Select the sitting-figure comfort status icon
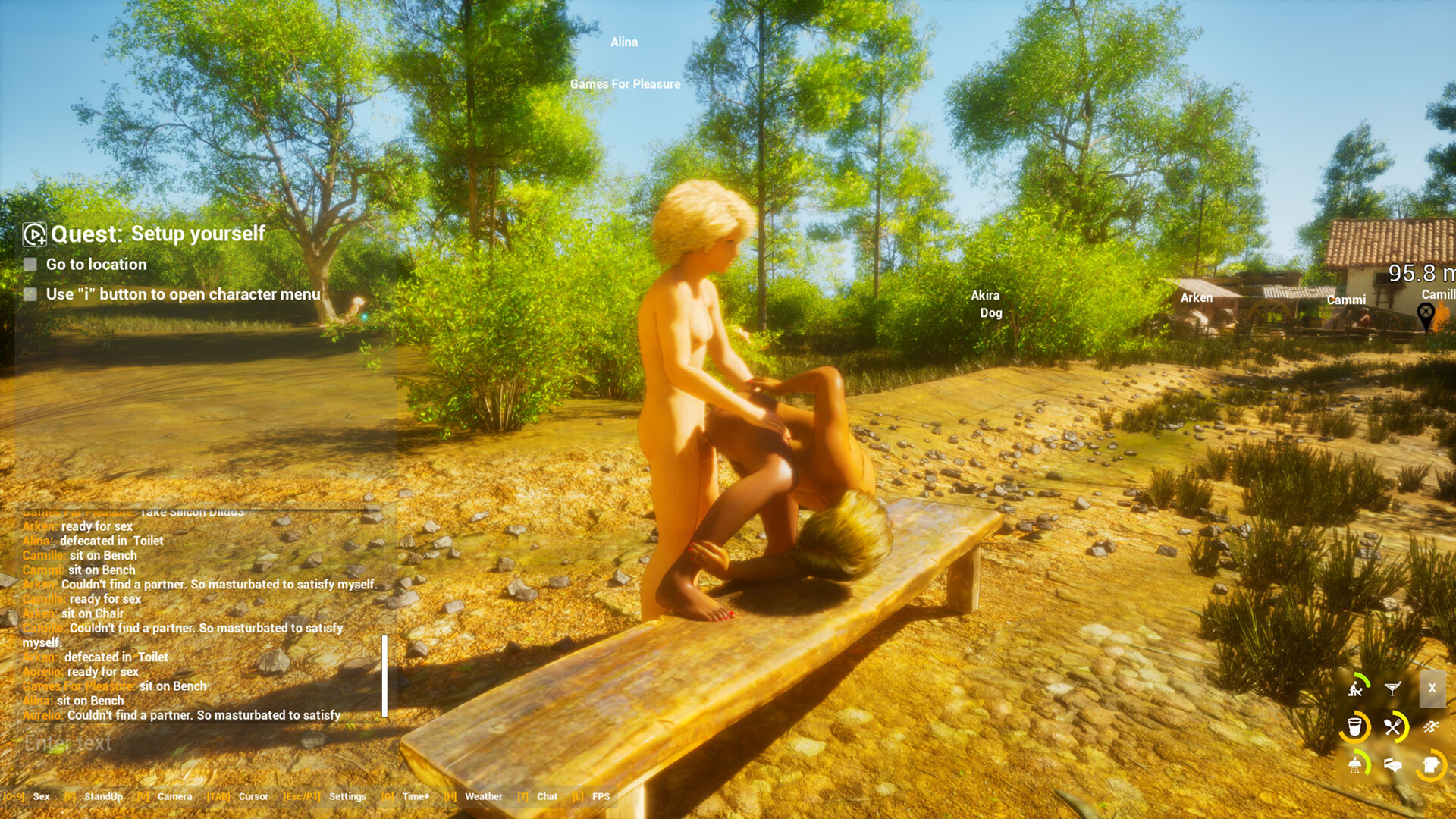Viewport: 1456px width, 819px height. (x=1355, y=689)
